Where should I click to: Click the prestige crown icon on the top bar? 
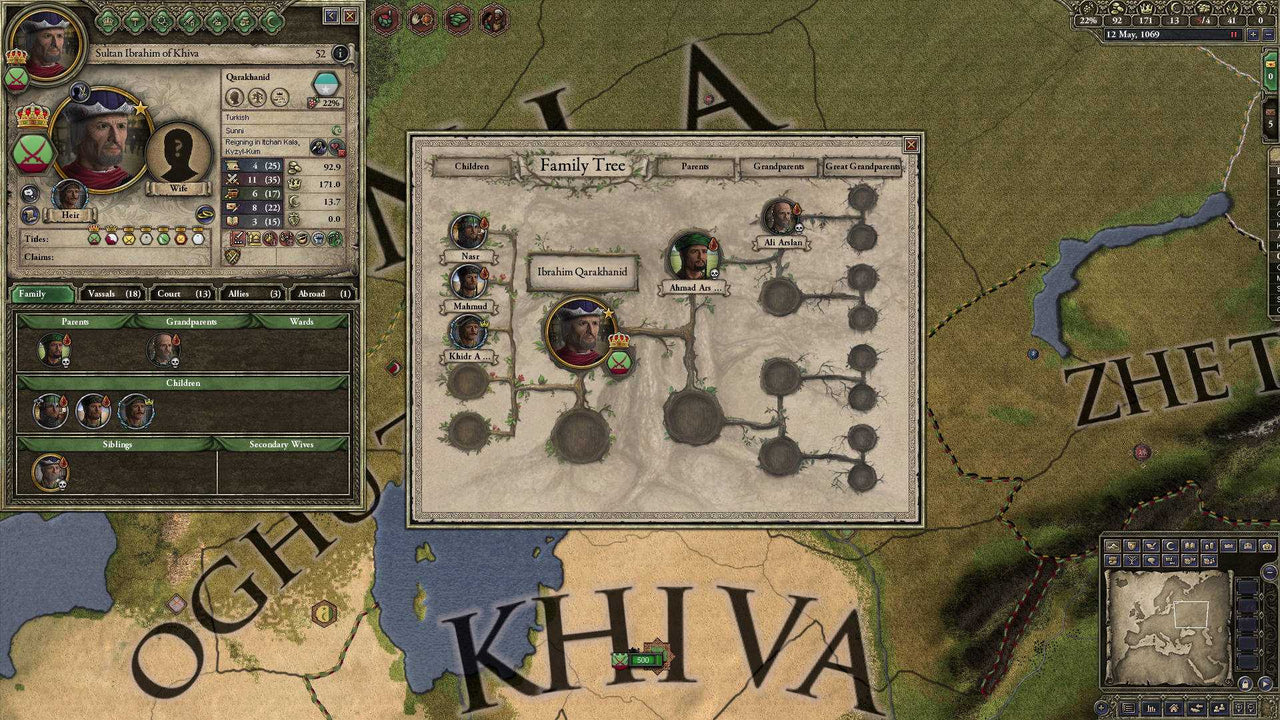(x=1147, y=8)
